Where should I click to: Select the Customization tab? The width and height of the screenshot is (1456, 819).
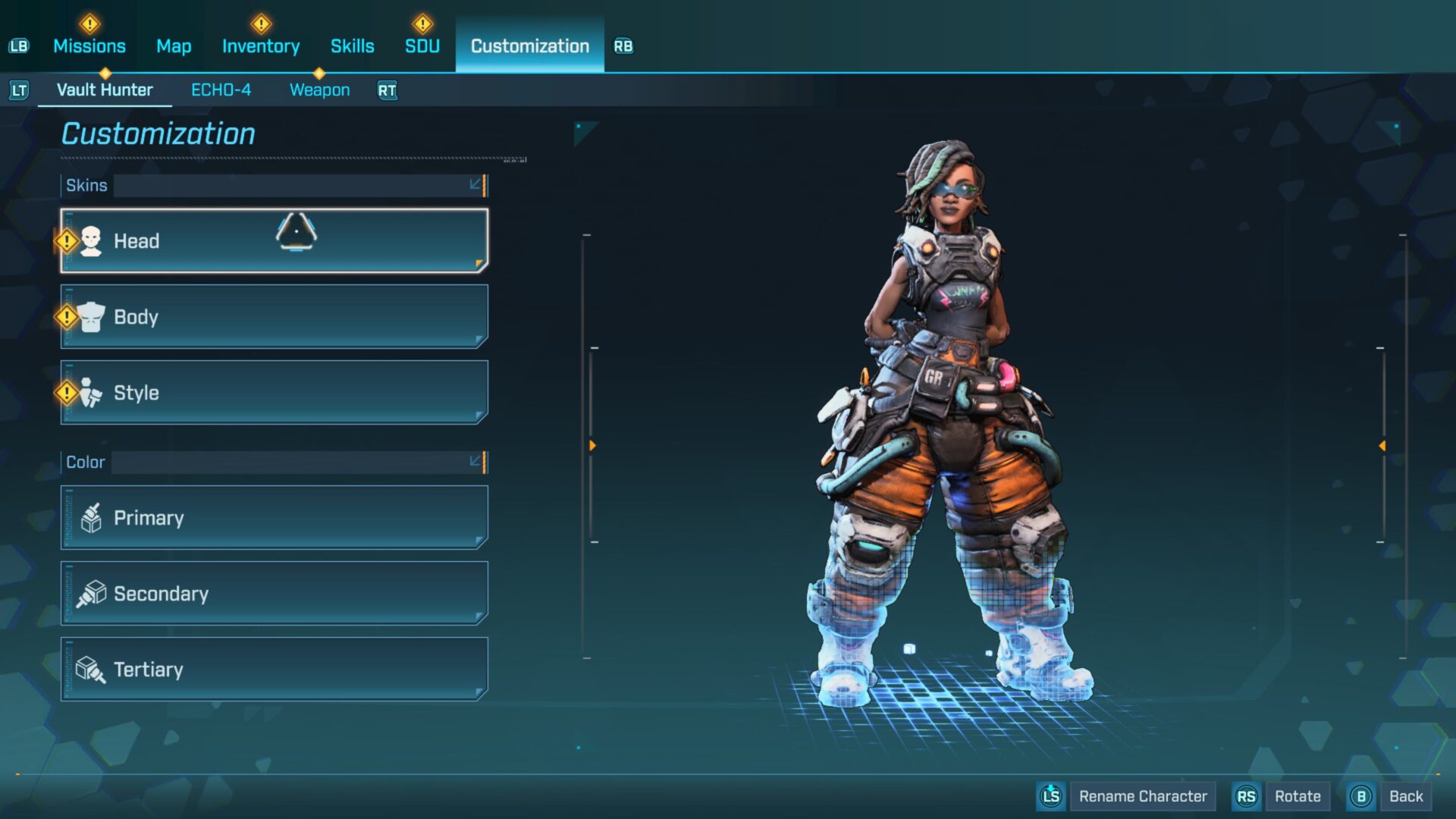coord(529,46)
